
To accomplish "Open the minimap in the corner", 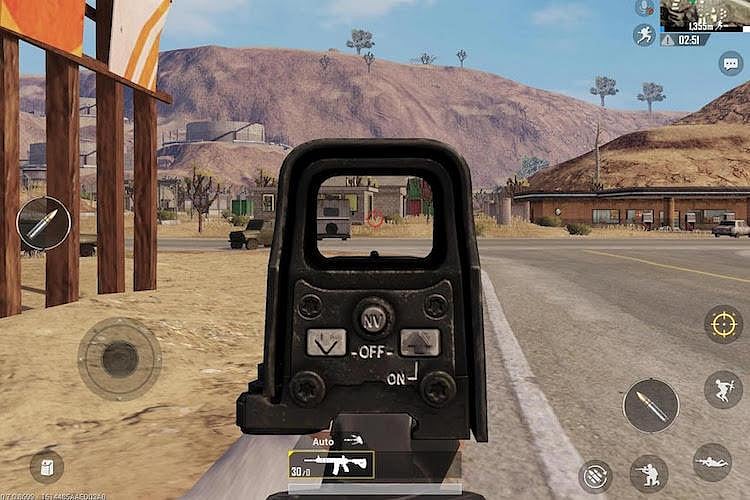I will click(705, 15).
